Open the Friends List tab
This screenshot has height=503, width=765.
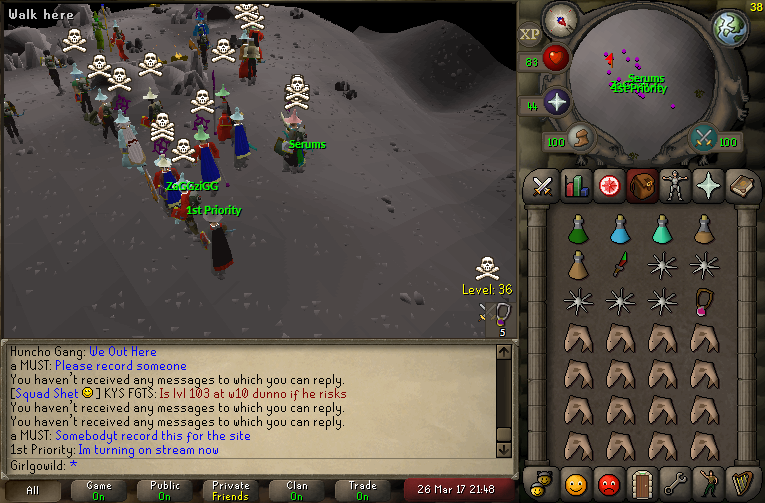(x=575, y=482)
